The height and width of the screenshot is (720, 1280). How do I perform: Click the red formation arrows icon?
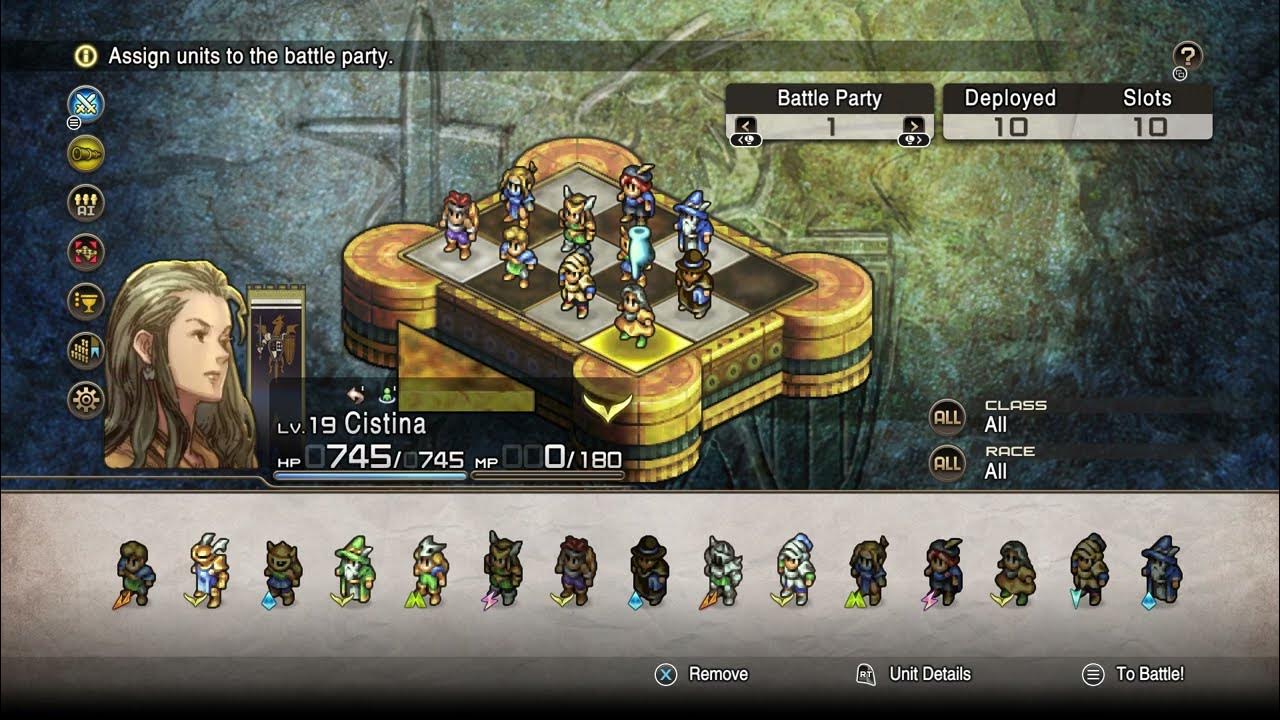coord(87,252)
